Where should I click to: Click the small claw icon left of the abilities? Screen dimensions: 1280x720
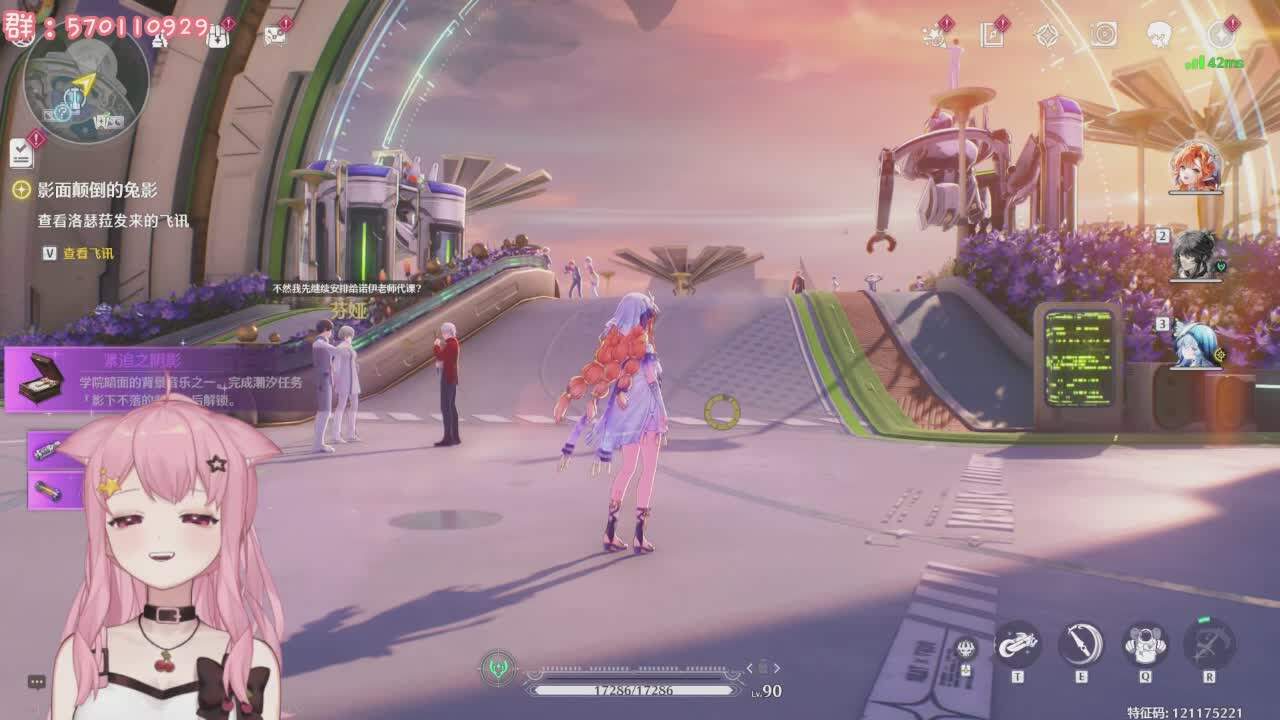point(965,648)
